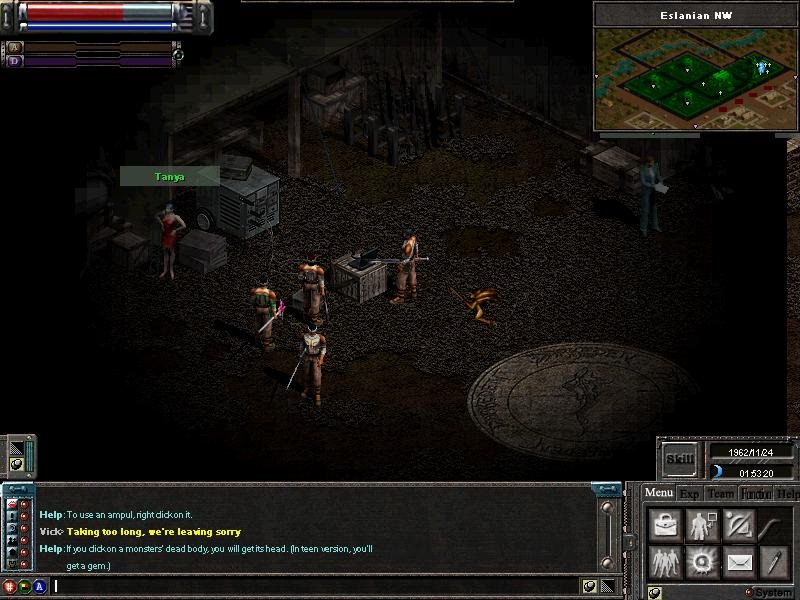The width and height of the screenshot is (800, 600).
Task: Click the three-people group icon
Action: click(665, 561)
